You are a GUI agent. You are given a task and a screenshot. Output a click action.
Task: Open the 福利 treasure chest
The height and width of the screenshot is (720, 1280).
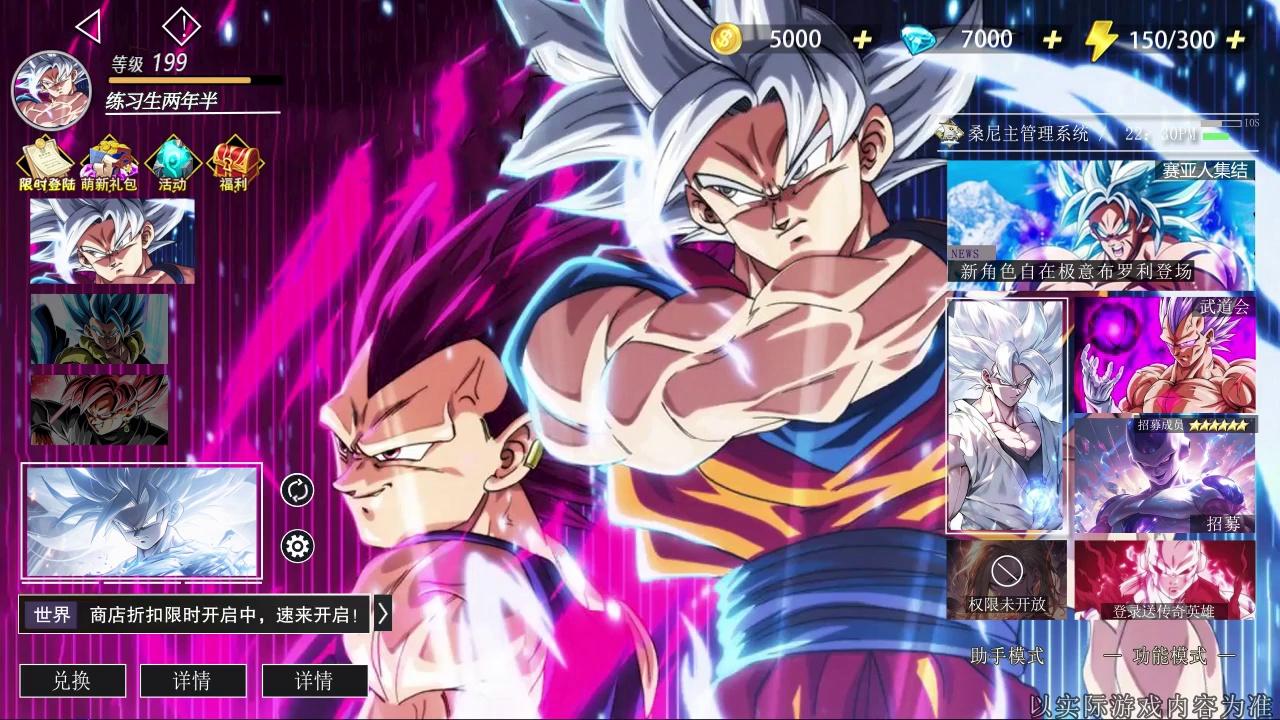point(233,164)
